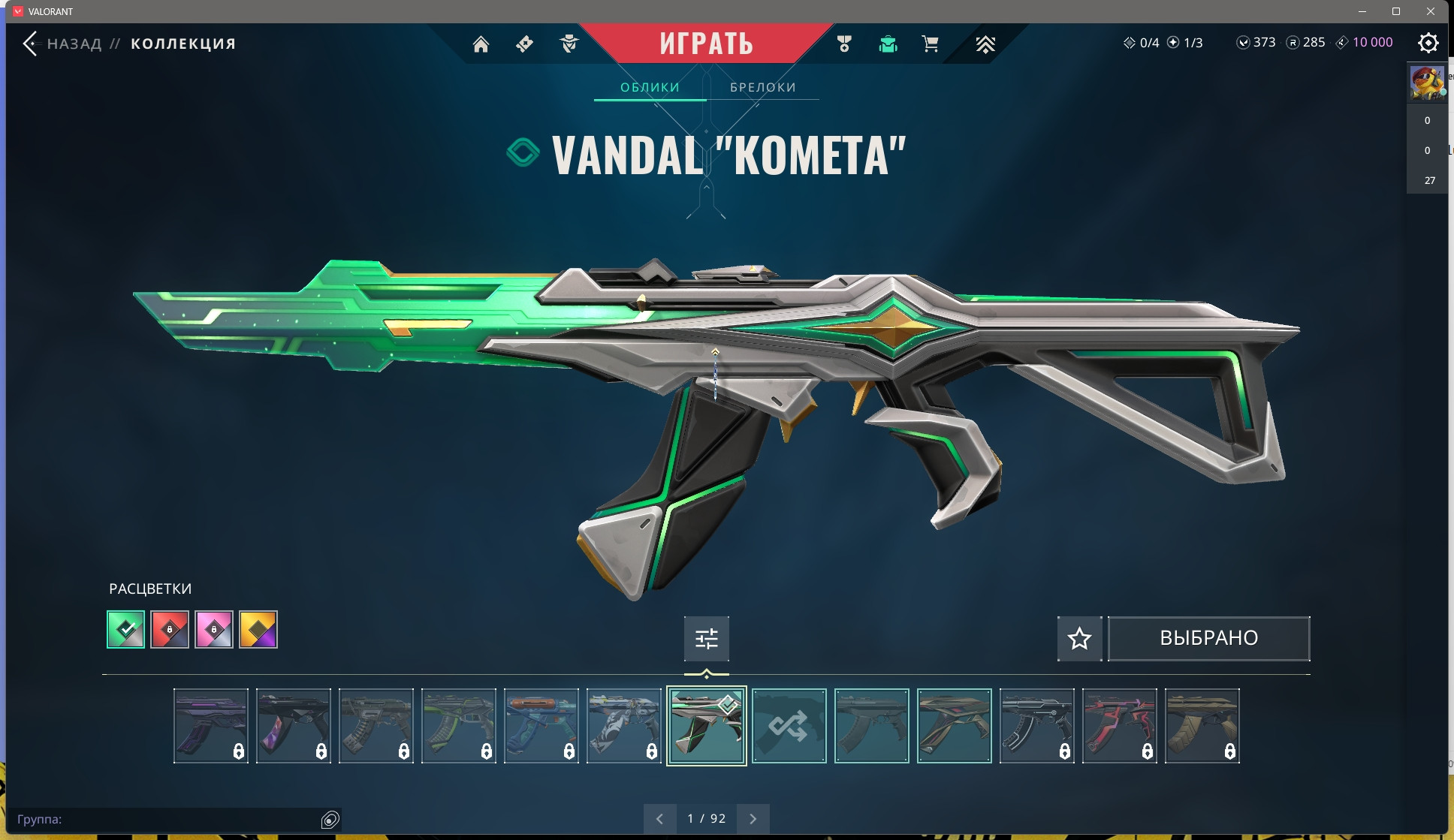1454x840 pixels.
Task: Switch to the БРЕЛОКИ tab
Action: tap(762, 87)
